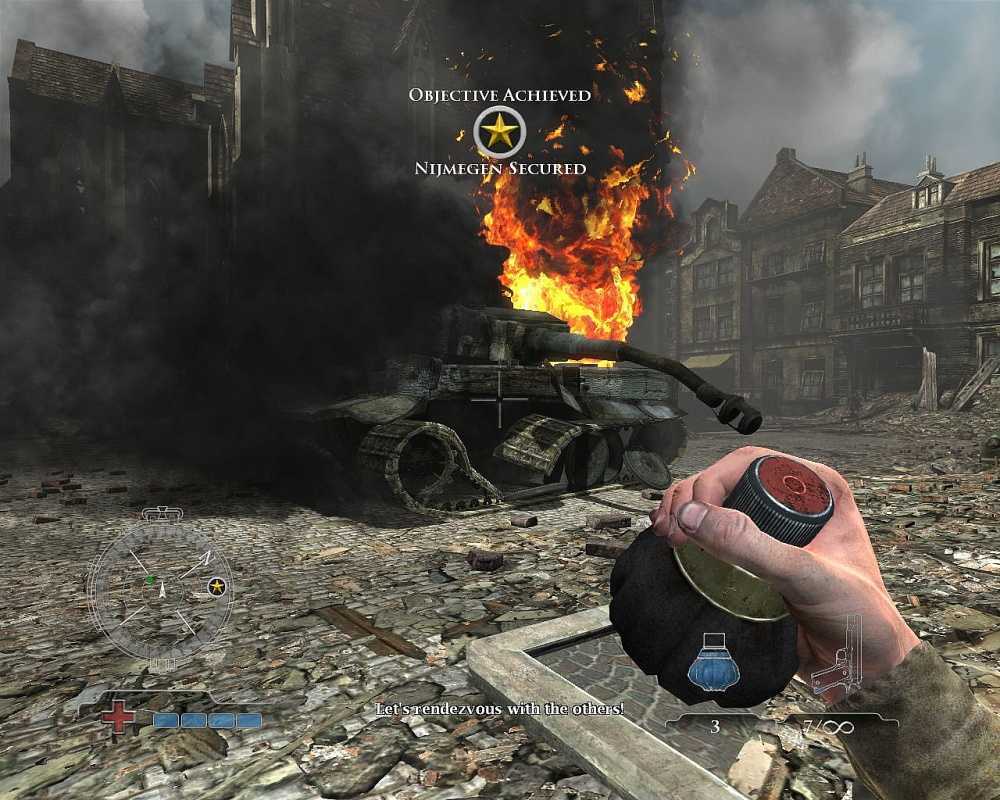The image size is (1000, 800).
Task: Choose the pistol weapon icon
Action: 838,657
